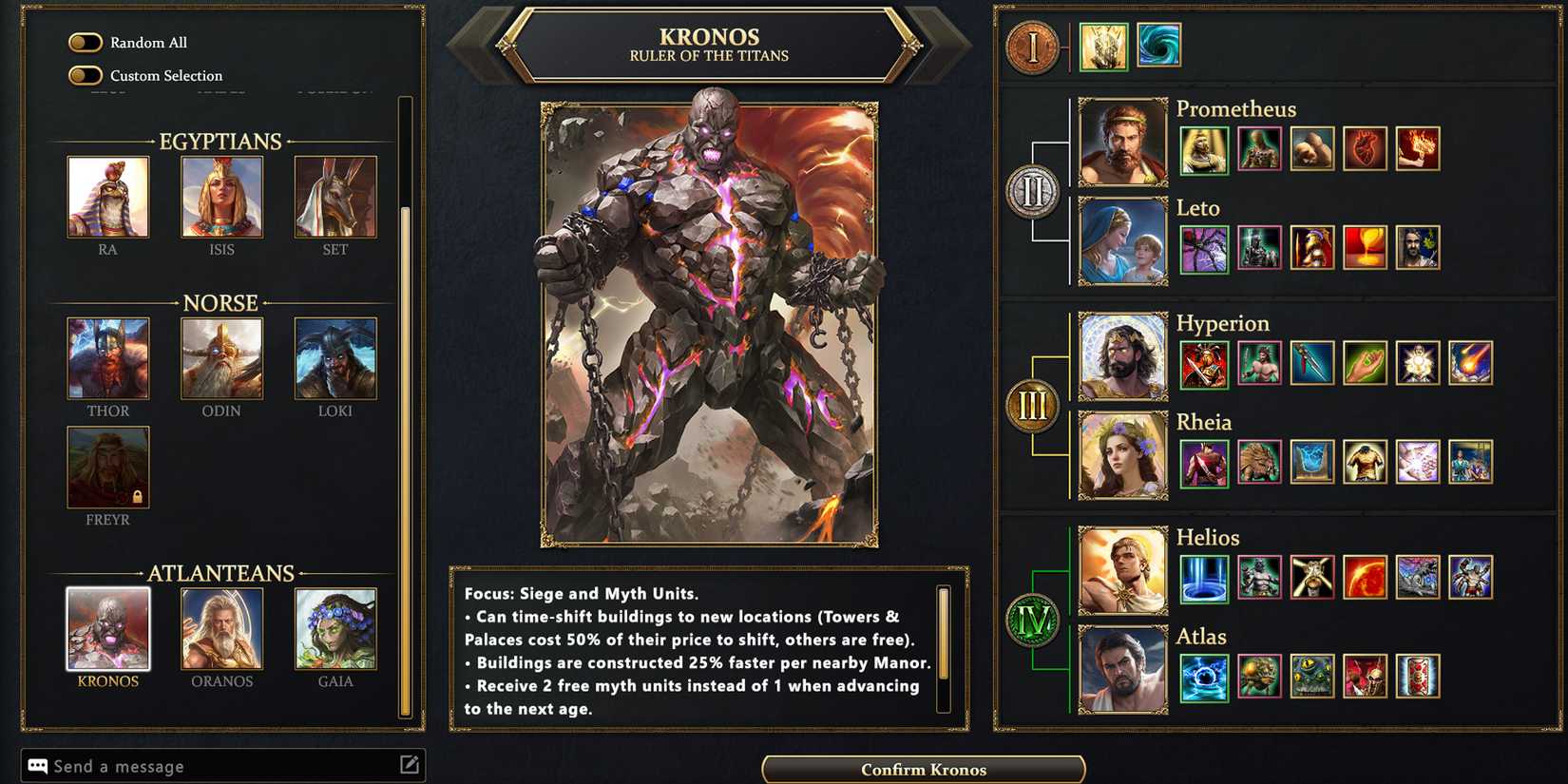The height and width of the screenshot is (784, 1568).
Task: Select Oranos from the Atlanteans
Action: pos(221,630)
